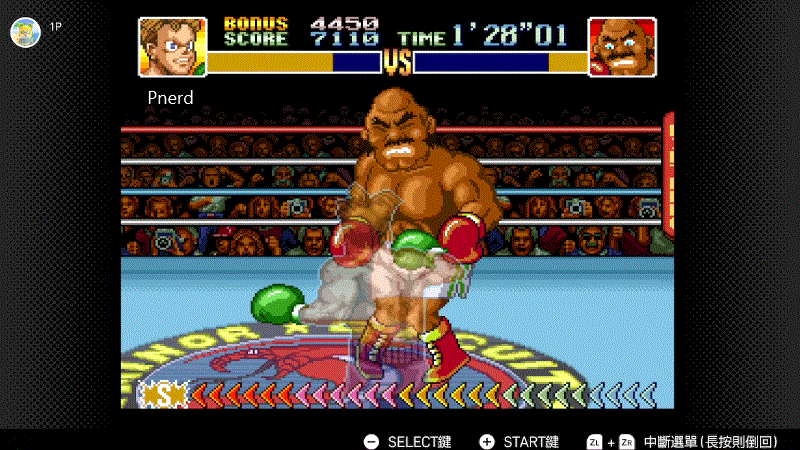800x450 pixels.
Task: Click the 1P user avatar icon
Action: 25,31
